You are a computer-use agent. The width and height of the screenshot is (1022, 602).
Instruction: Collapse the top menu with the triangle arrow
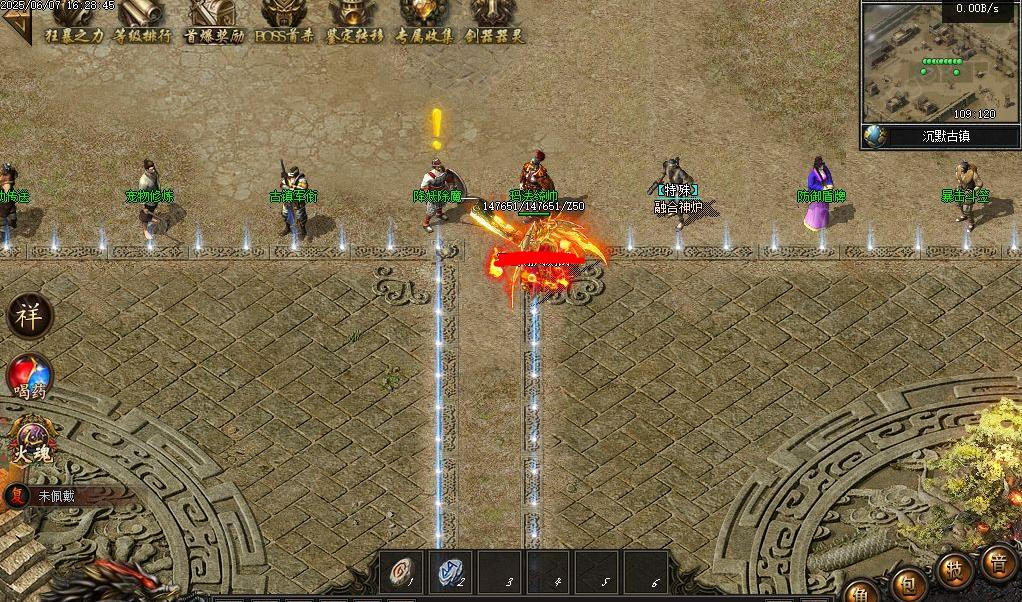[x=11, y=27]
